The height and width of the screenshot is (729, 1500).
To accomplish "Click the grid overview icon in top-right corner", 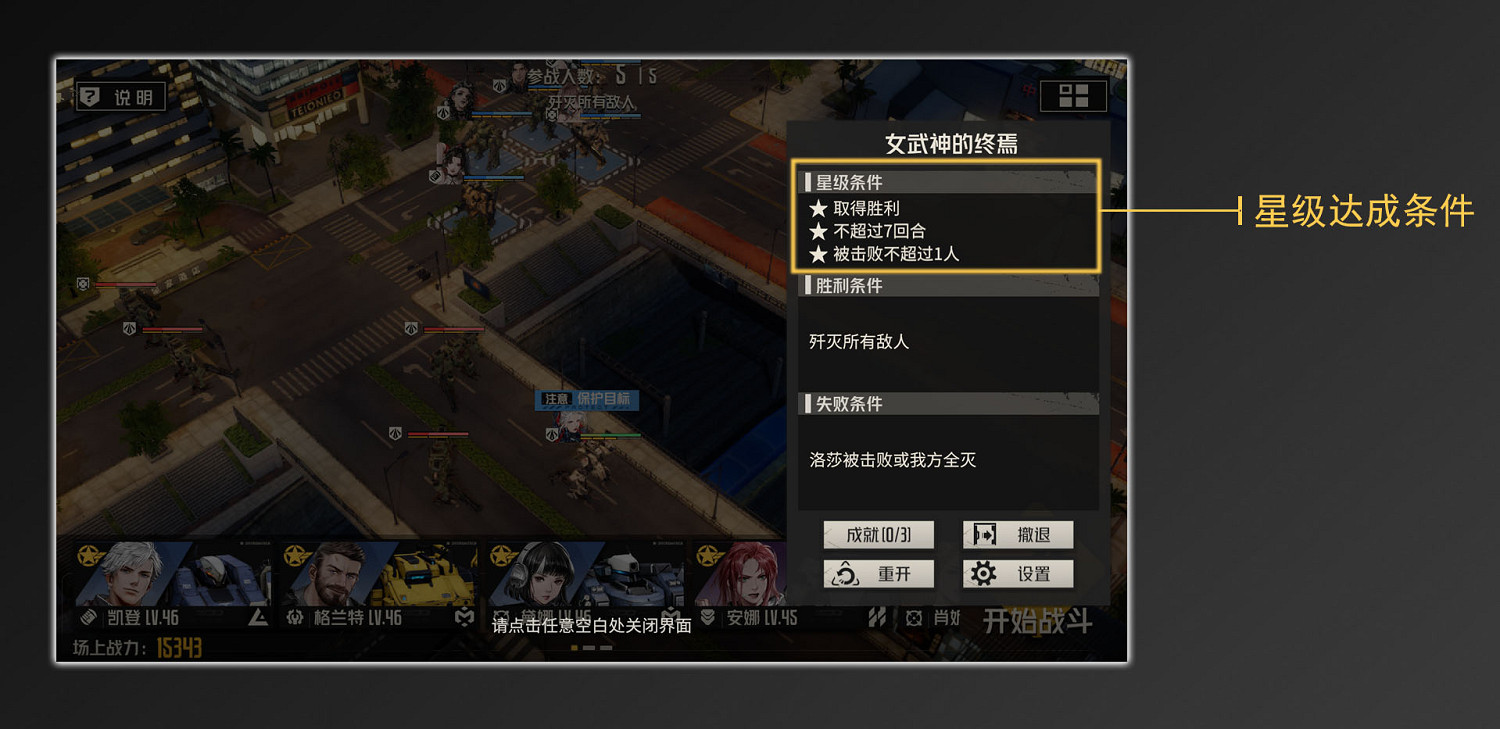I will click(x=1074, y=96).
